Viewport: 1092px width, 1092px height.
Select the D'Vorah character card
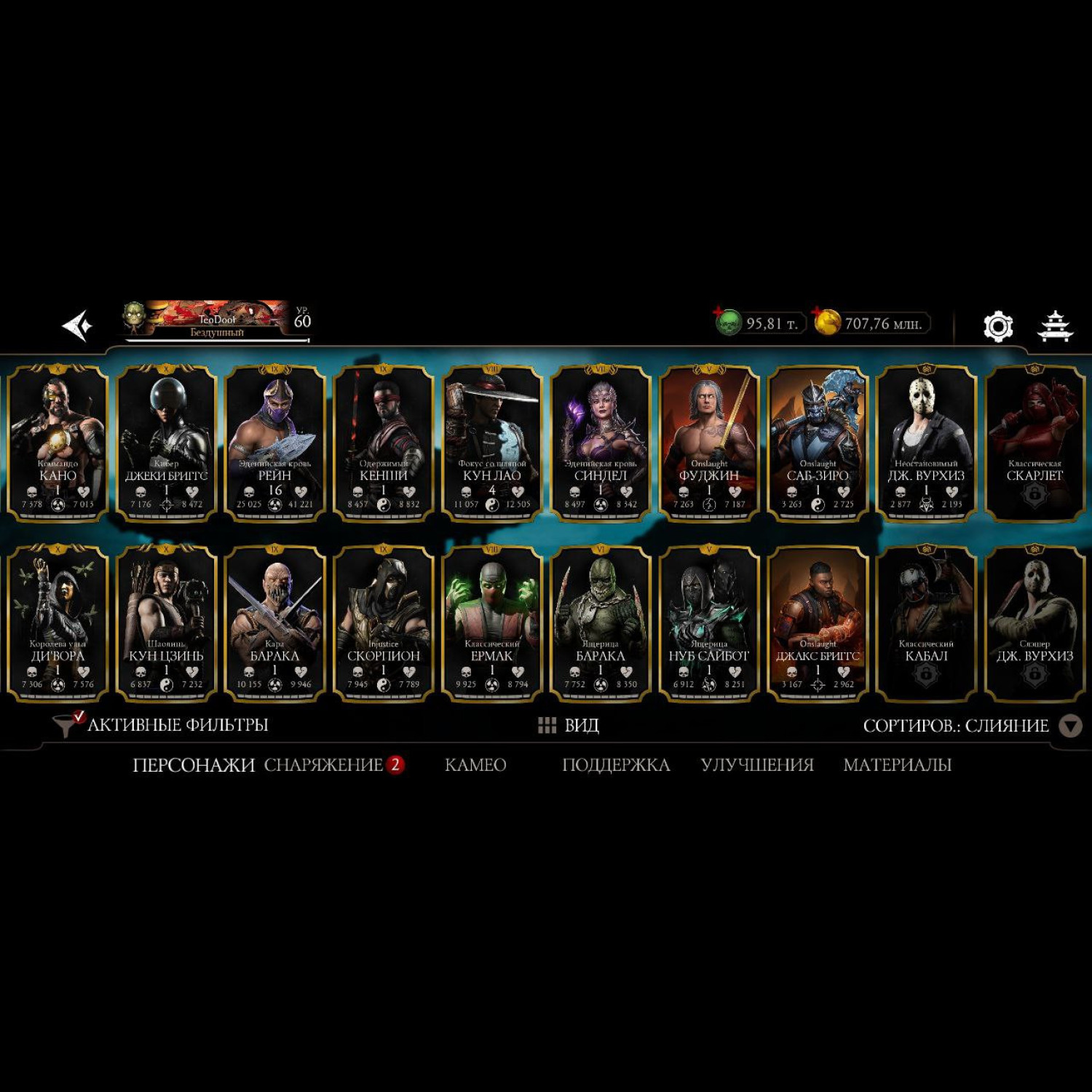pyautogui.click(x=58, y=623)
